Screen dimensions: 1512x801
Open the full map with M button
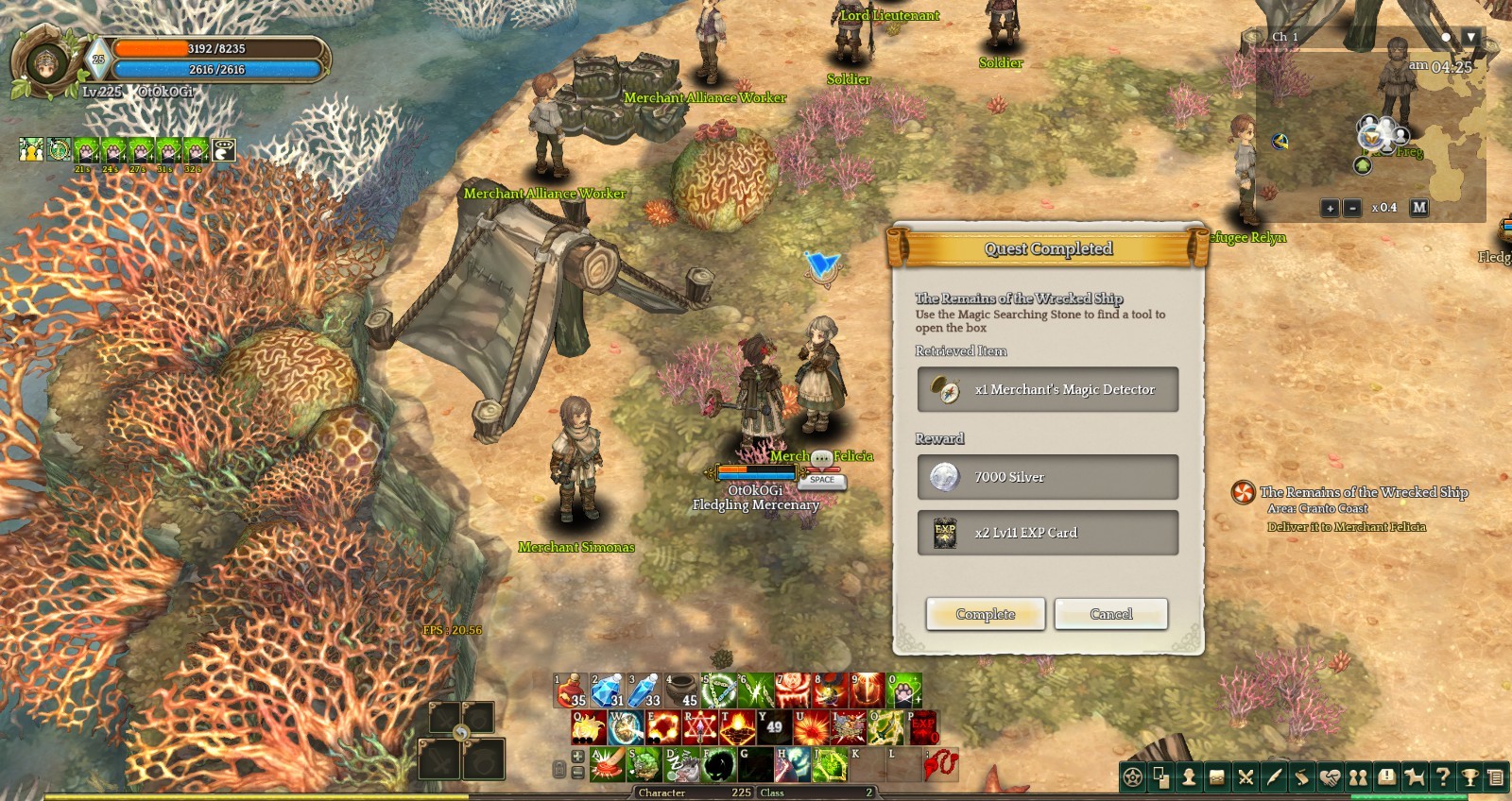[x=1418, y=208]
